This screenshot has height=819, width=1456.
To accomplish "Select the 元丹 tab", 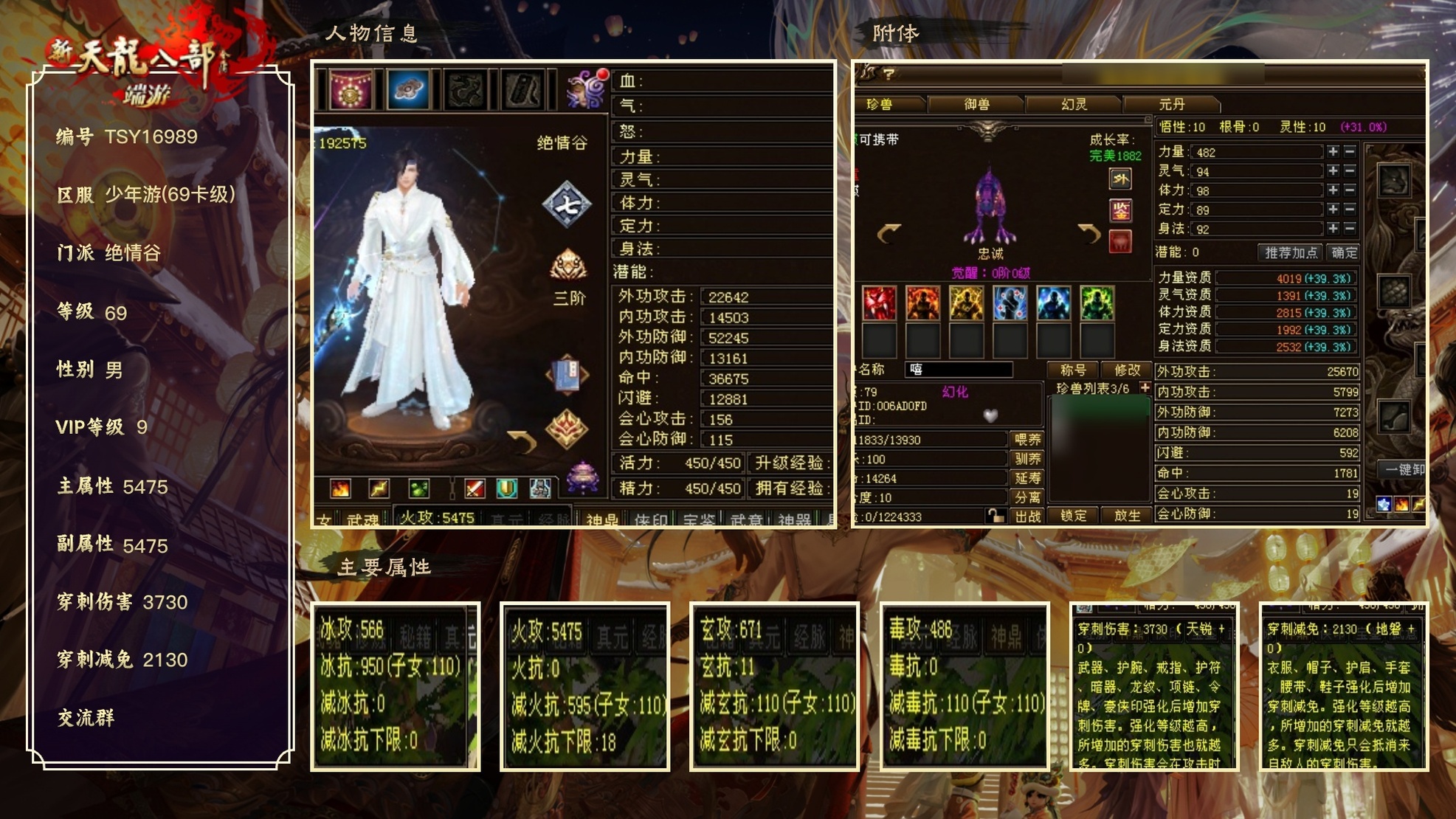I will [1171, 105].
